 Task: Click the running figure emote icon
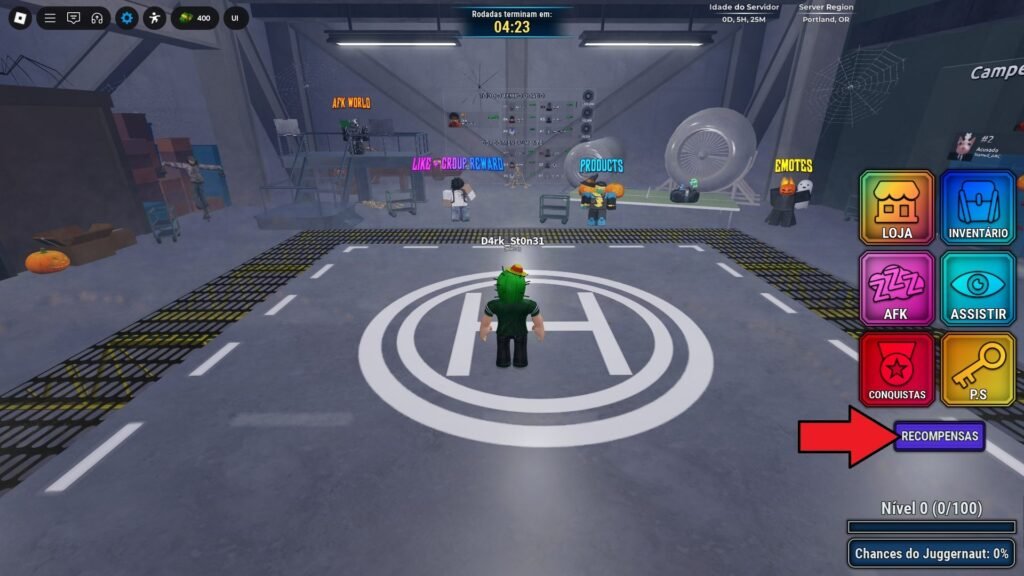154,18
